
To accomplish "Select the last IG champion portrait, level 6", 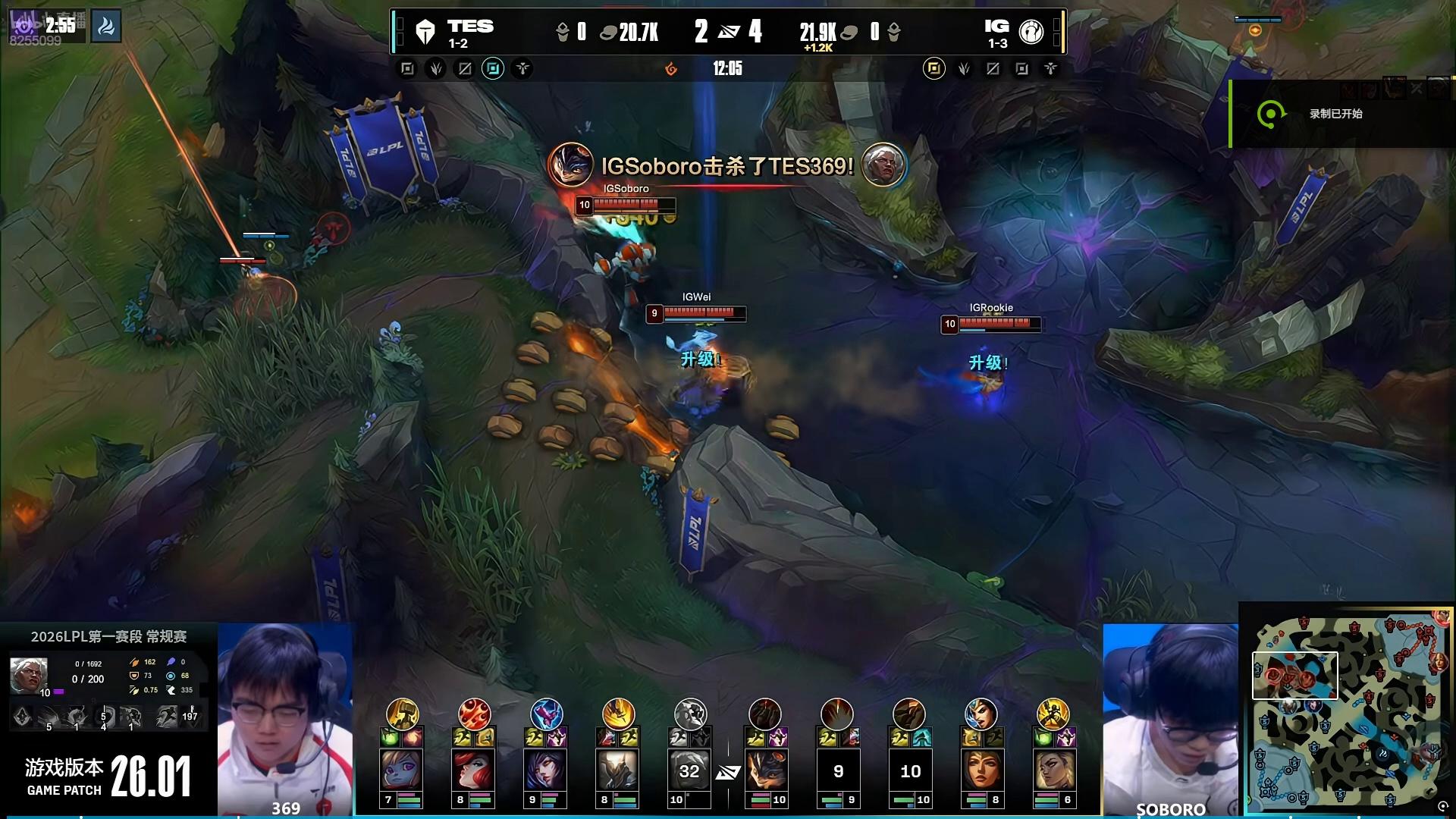I will click(x=1053, y=770).
